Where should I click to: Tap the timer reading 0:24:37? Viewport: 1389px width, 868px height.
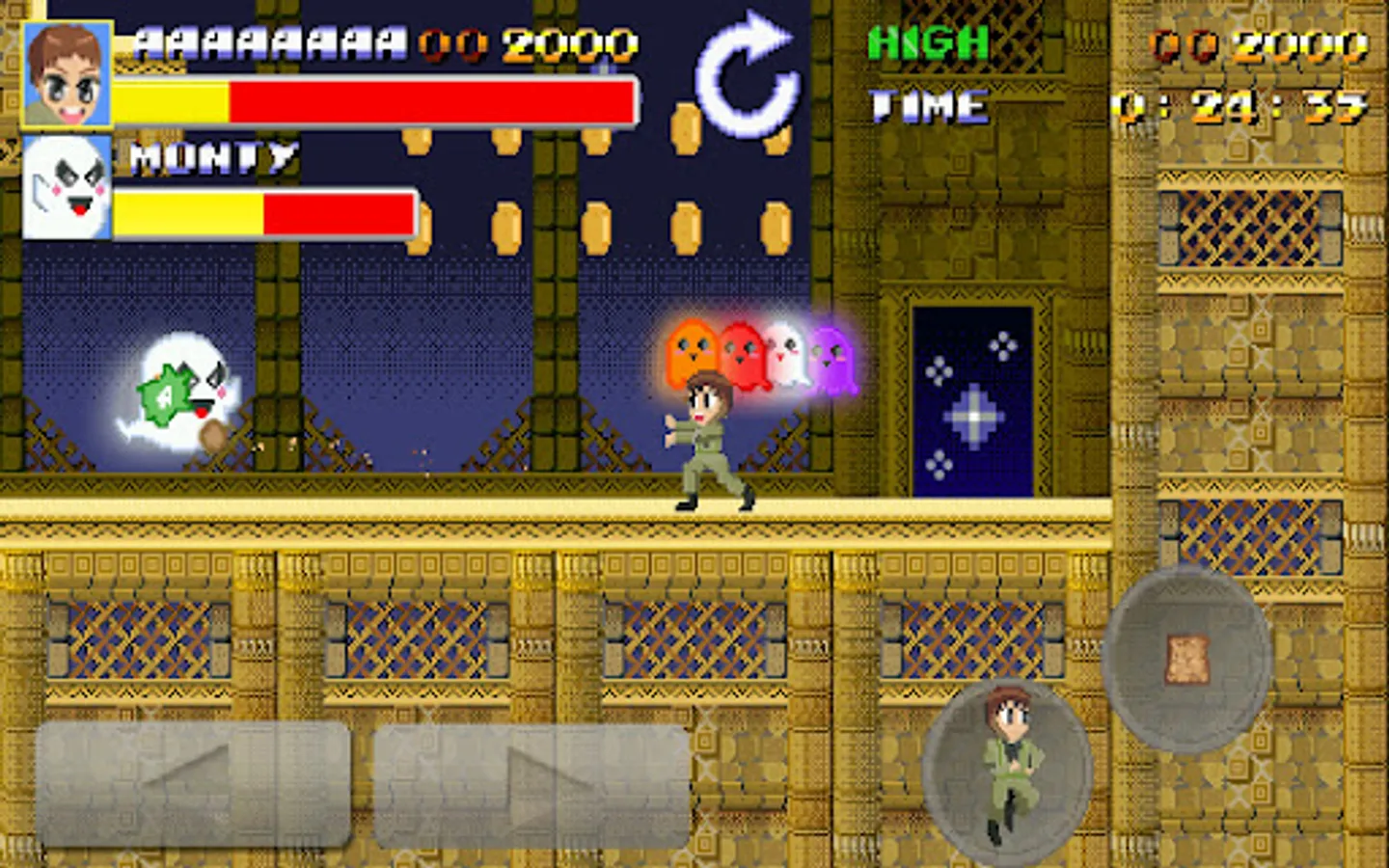[1239, 106]
